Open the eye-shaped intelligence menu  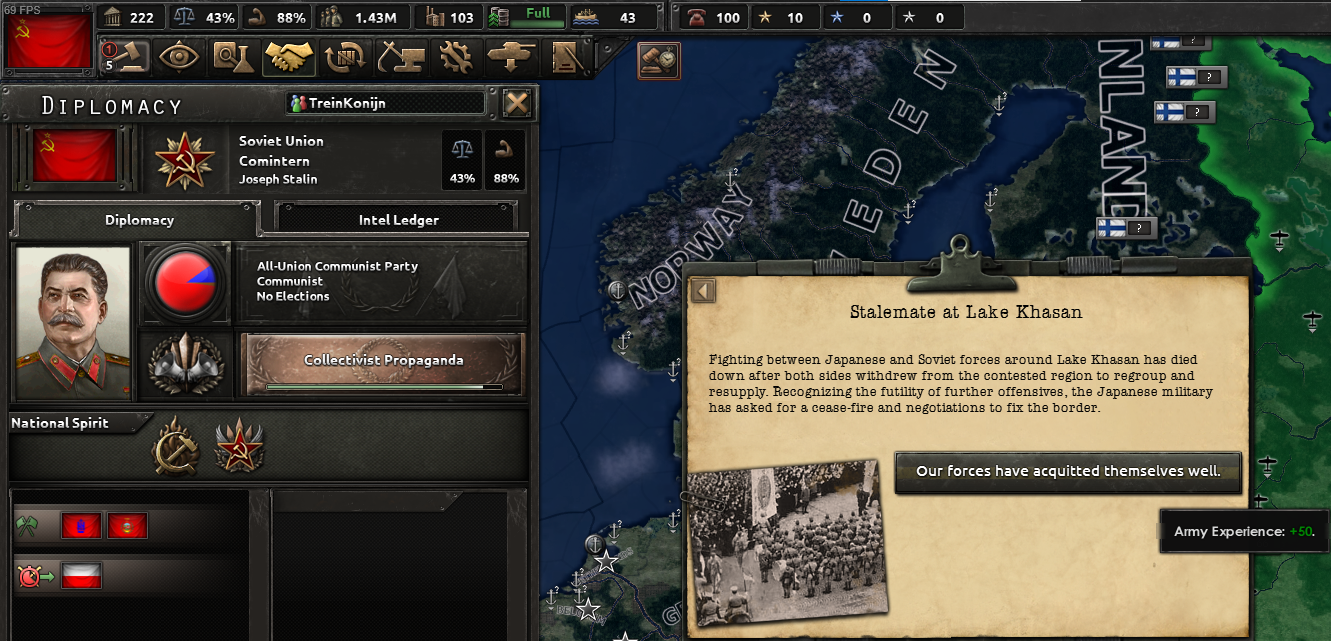tap(179, 56)
